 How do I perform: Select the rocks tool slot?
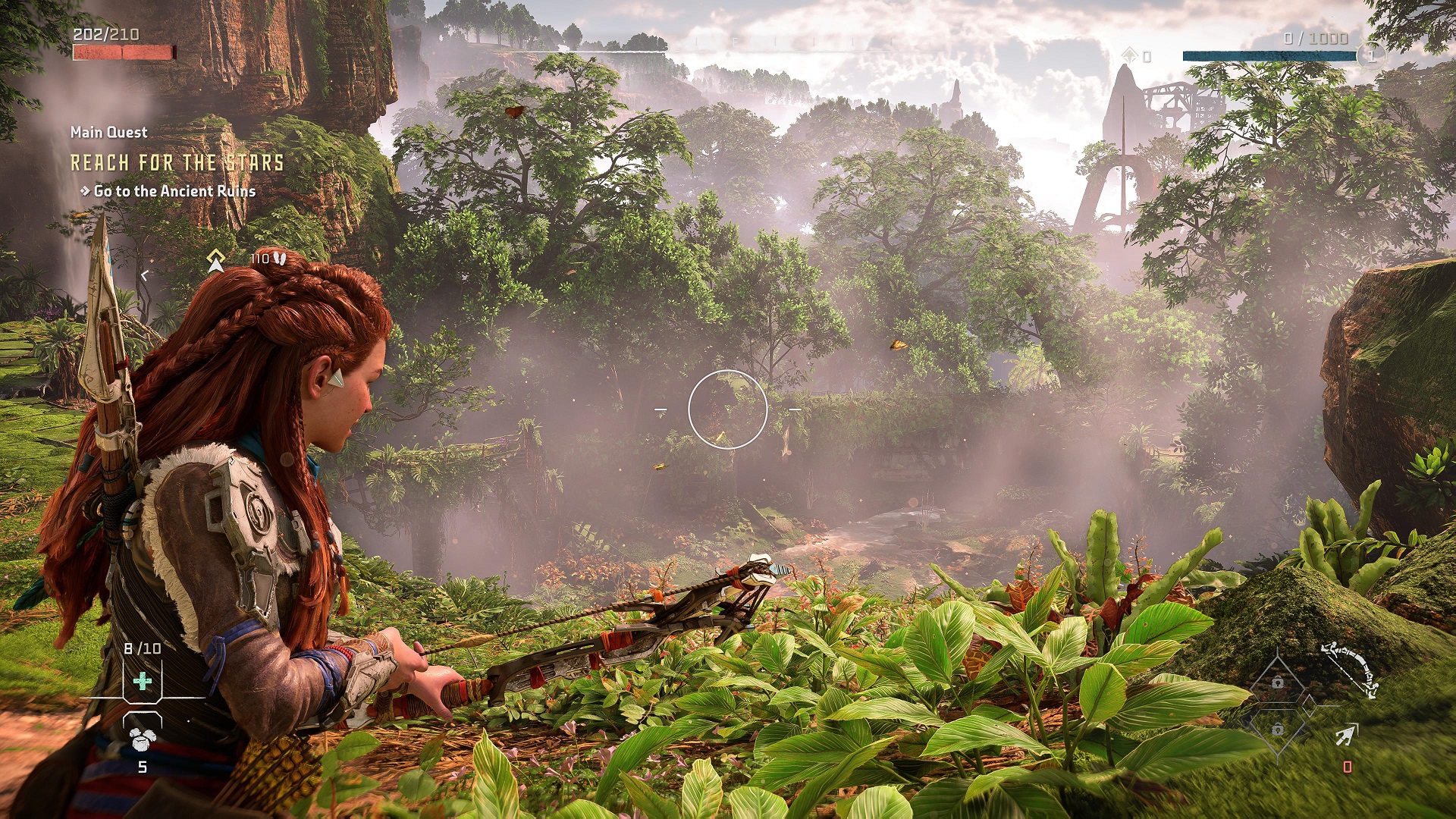(142, 738)
